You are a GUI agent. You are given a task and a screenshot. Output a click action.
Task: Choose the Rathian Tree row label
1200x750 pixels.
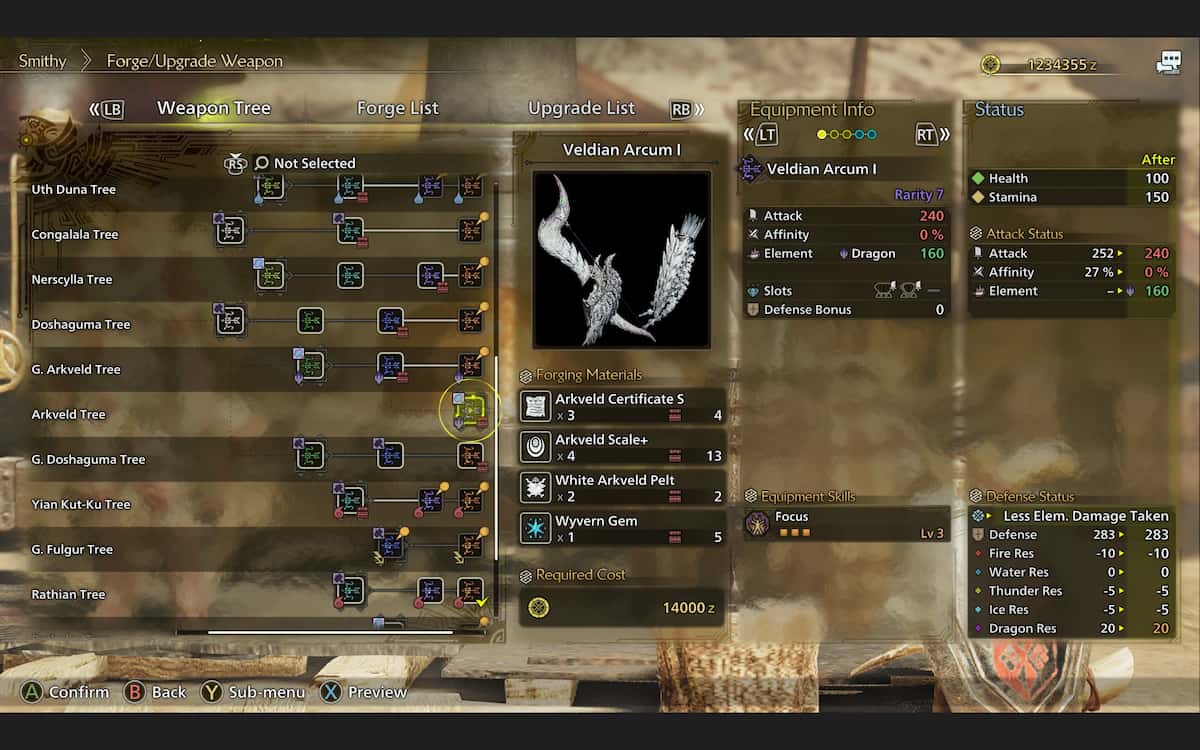[x=69, y=594]
